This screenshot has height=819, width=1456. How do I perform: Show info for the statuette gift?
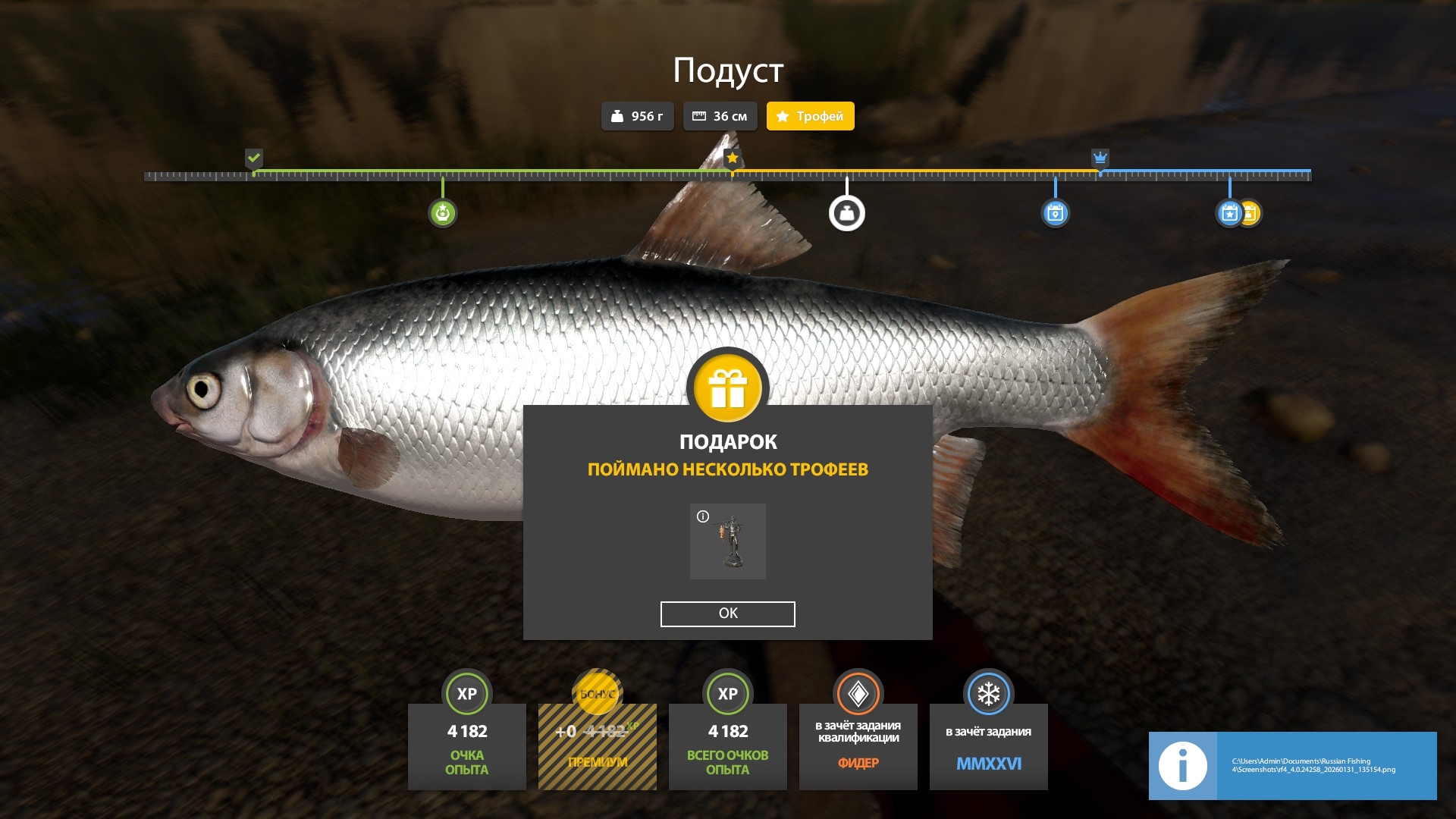pos(703,516)
